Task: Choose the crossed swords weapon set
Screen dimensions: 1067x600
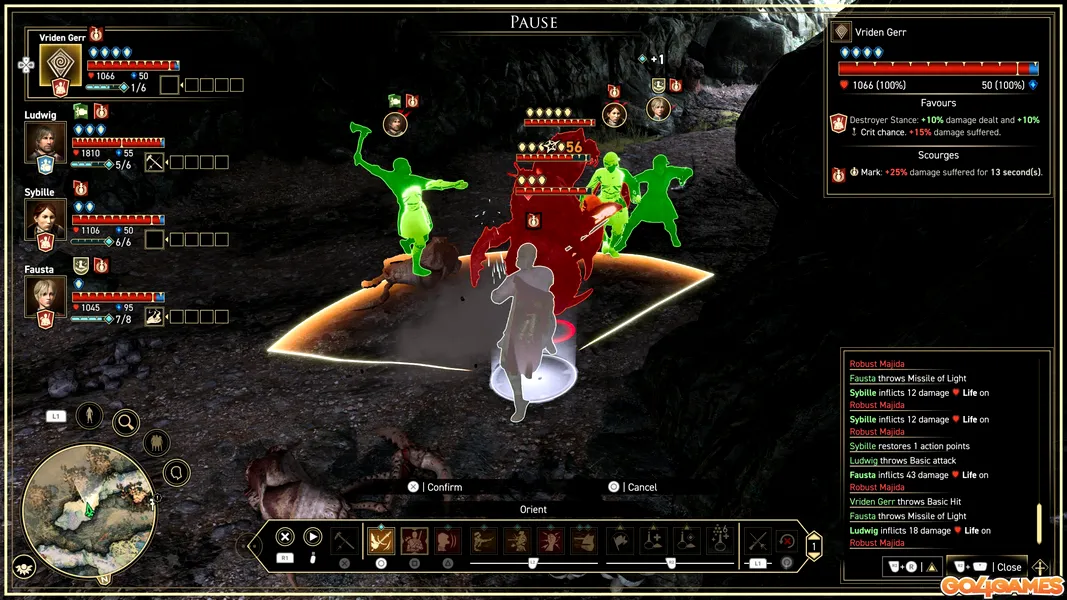Action: coord(757,541)
